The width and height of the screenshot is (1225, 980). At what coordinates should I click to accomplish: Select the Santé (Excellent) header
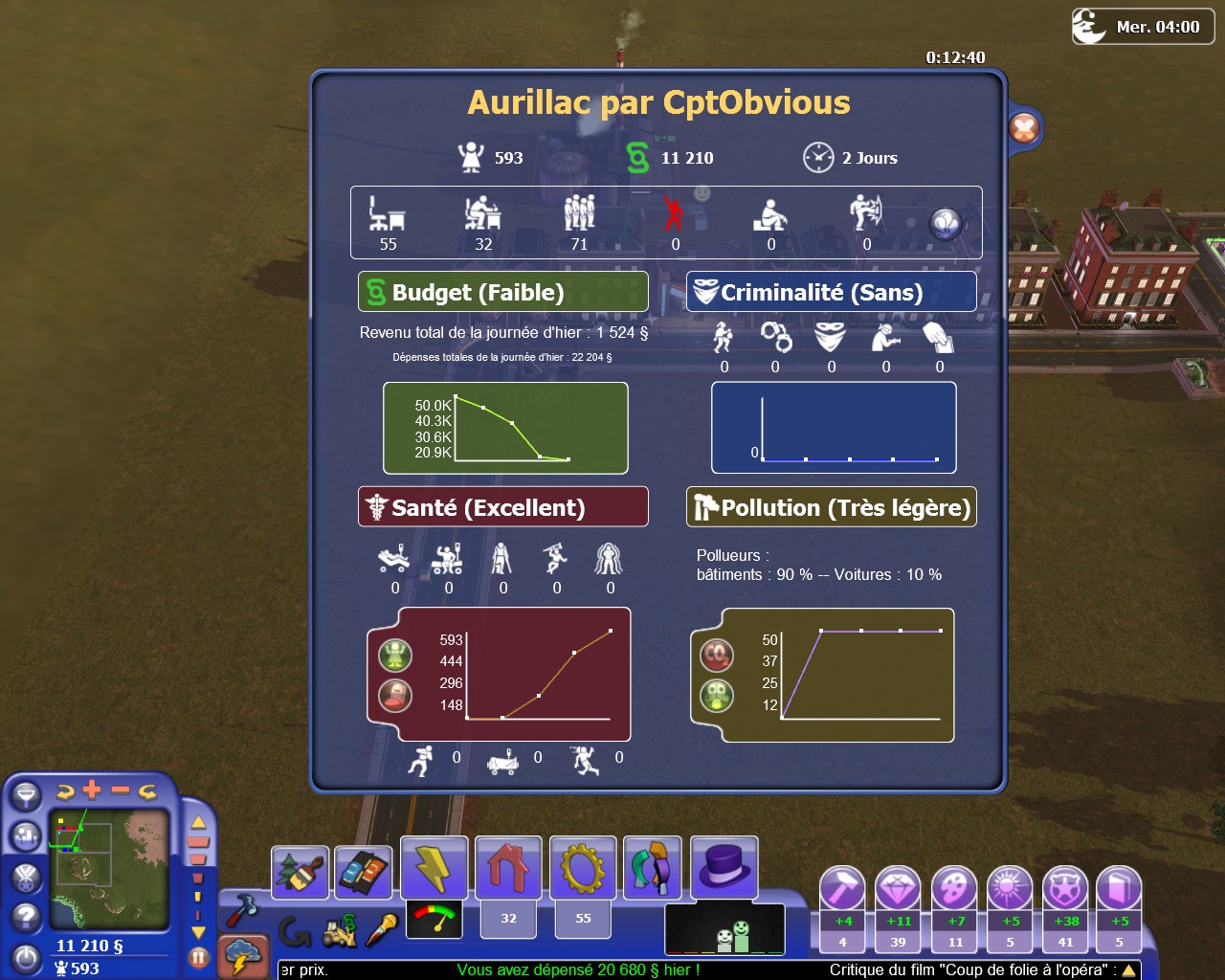pos(503,507)
